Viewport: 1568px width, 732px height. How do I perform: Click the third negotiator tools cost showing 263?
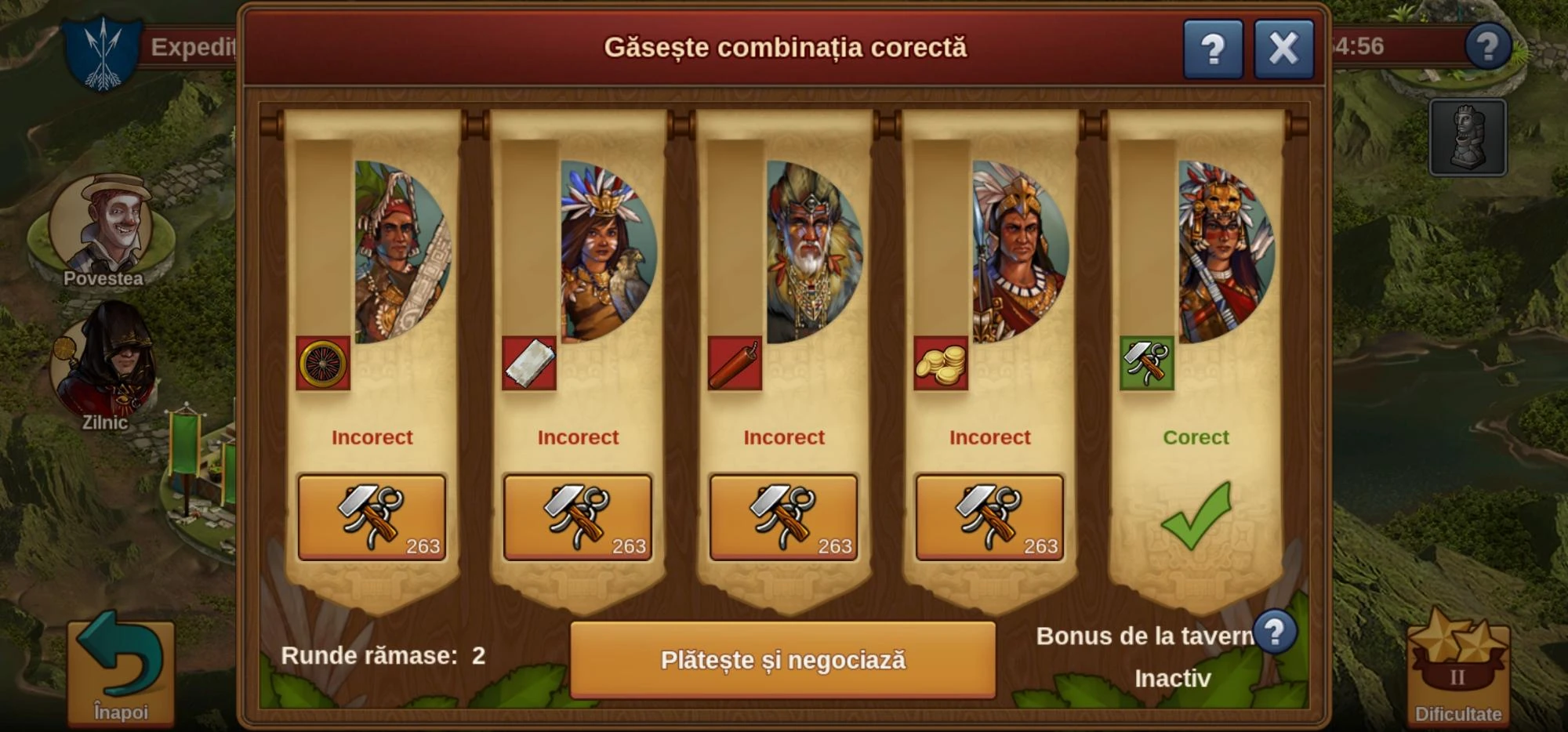pos(784,519)
